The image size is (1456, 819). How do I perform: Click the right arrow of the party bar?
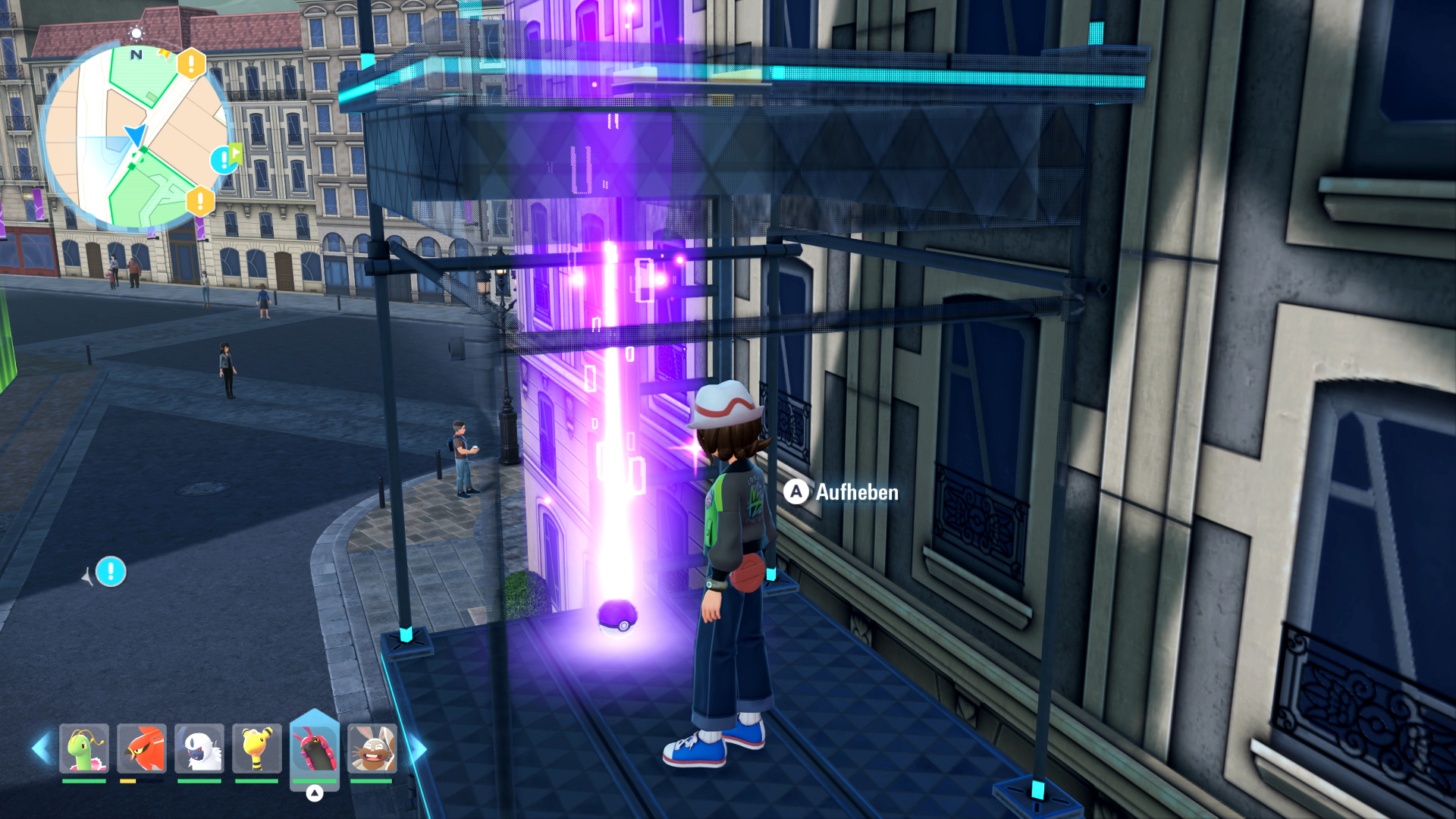click(418, 748)
